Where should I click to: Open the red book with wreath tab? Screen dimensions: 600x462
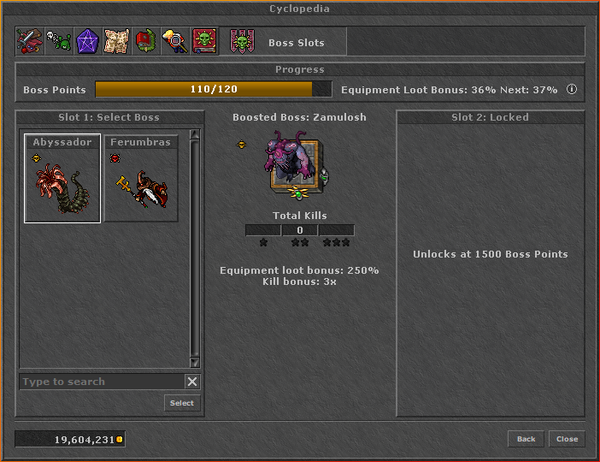pos(145,41)
